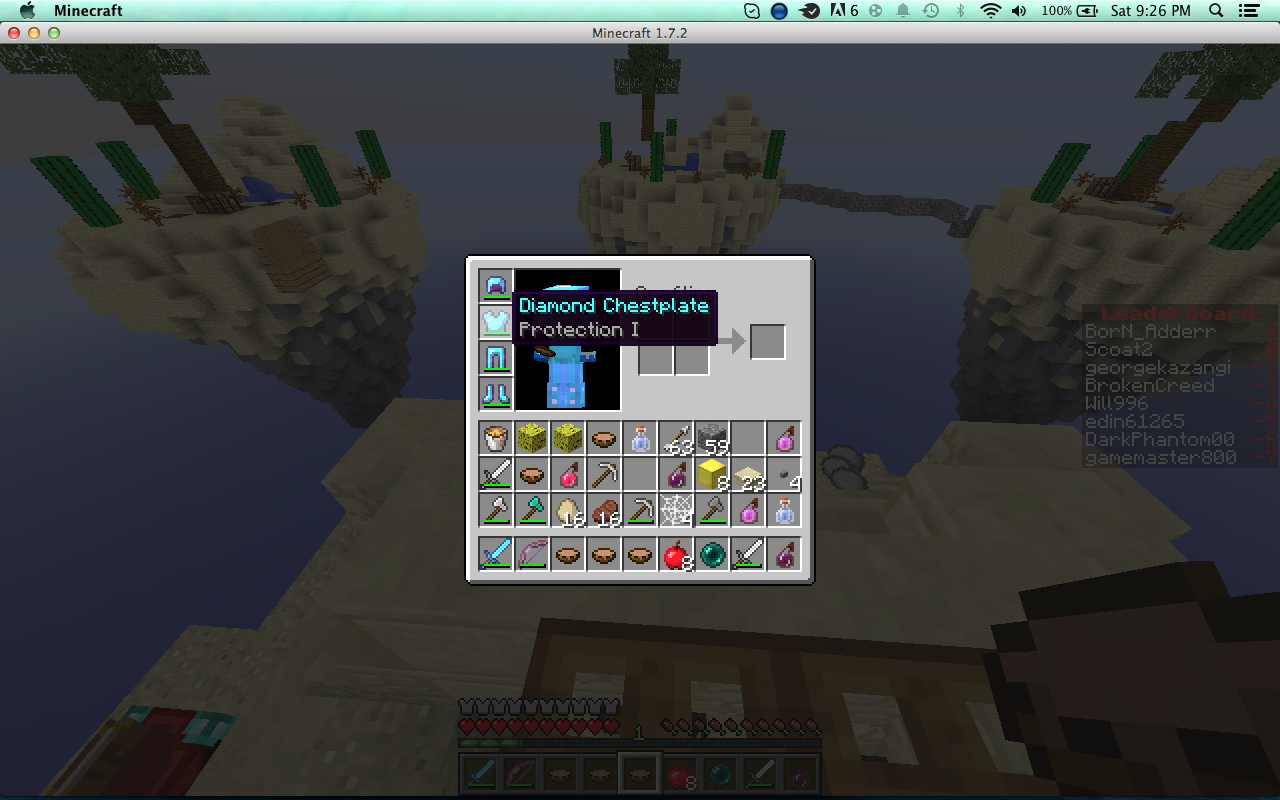Viewport: 1280px width, 800px height.
Task: Close the Minecraft window
Action: pyautogui.click(x=14, y=33)
